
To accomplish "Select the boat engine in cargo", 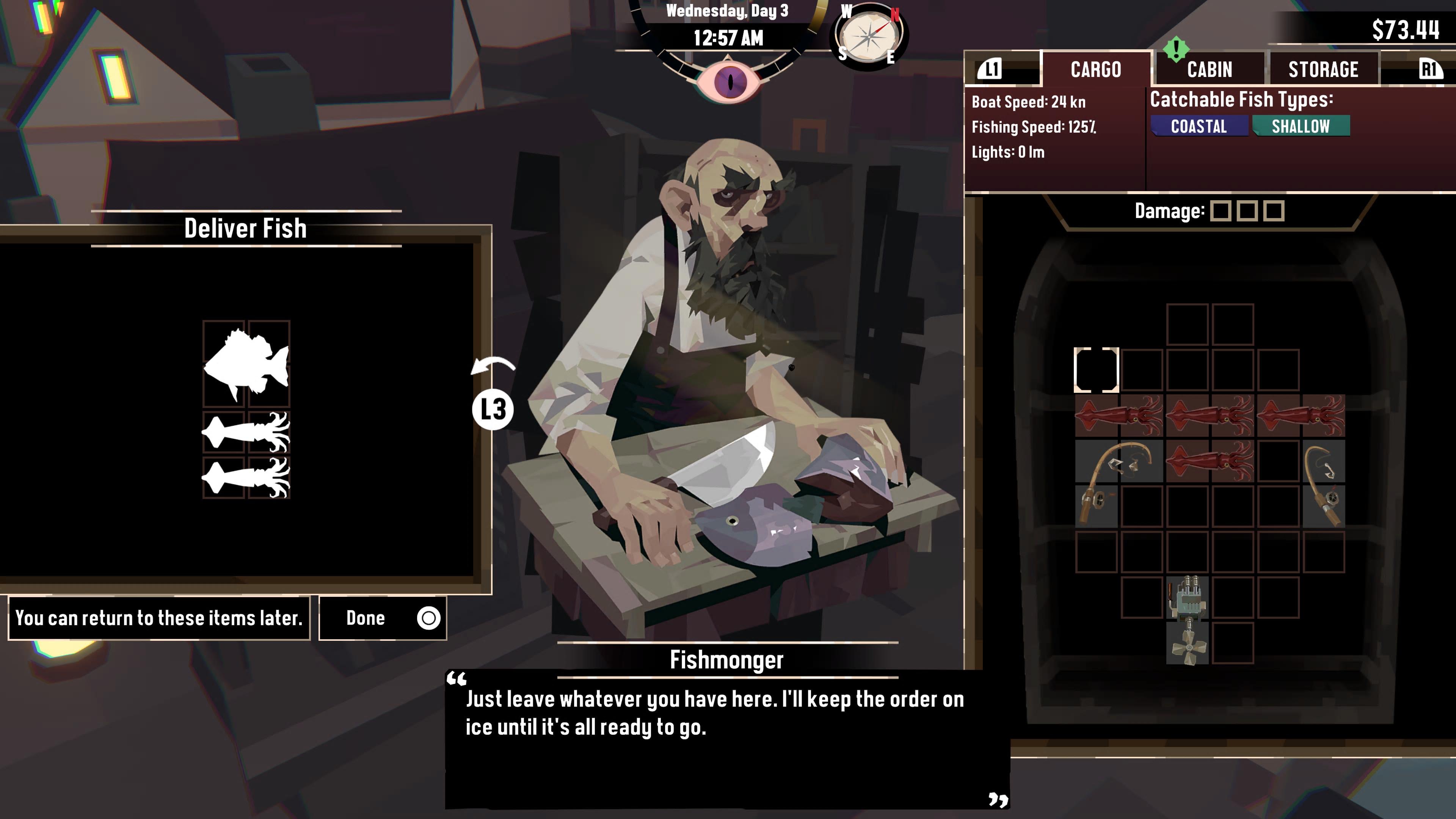I will click(1187, 620).
